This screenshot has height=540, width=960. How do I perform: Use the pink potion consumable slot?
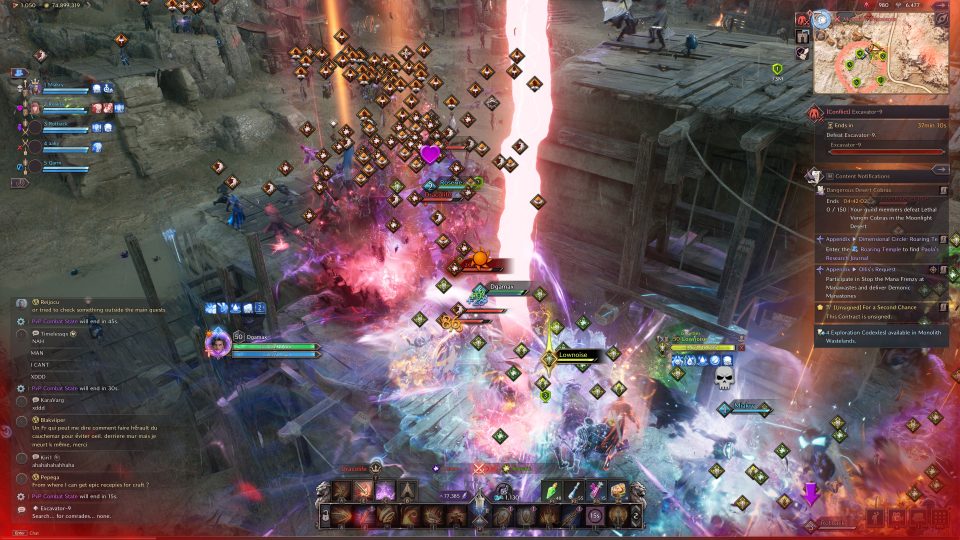tap(597, 491)
